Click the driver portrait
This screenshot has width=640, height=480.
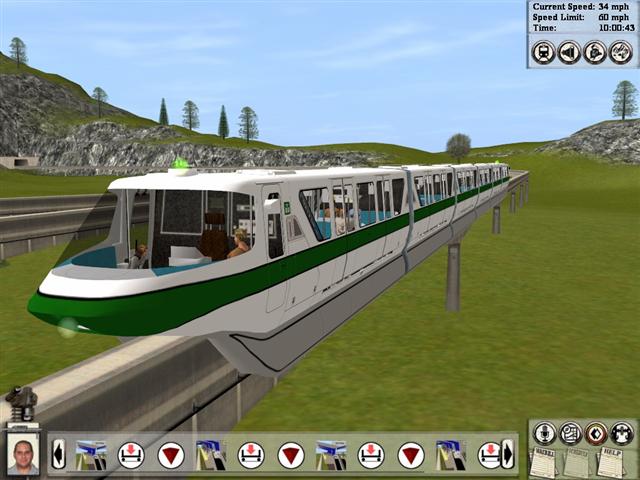[23, 454]
